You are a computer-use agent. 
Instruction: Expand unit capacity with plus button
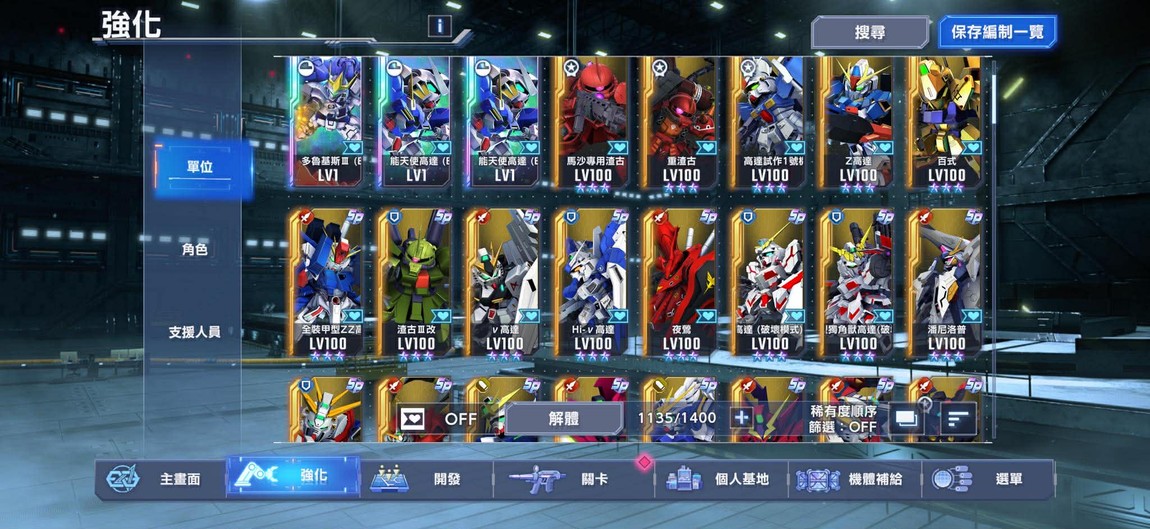pos(741,418)
